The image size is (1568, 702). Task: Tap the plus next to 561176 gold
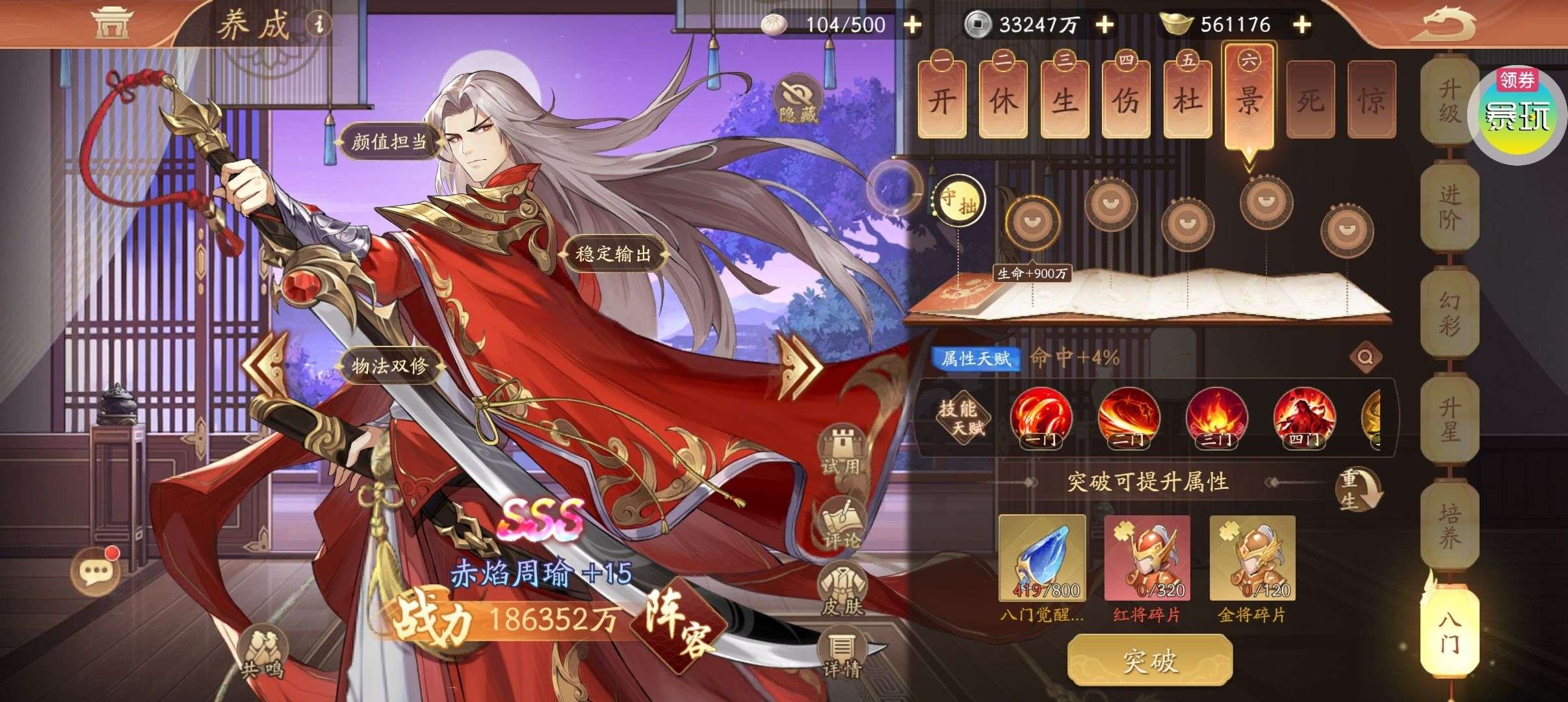coord(1303,25)
